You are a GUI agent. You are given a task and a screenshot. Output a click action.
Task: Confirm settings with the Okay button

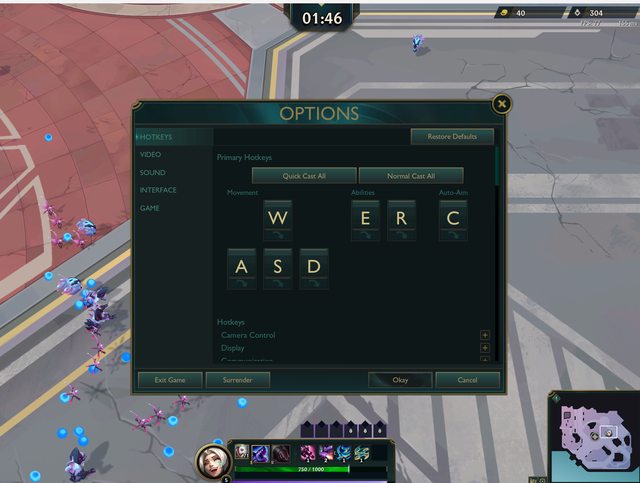point(400,380)
